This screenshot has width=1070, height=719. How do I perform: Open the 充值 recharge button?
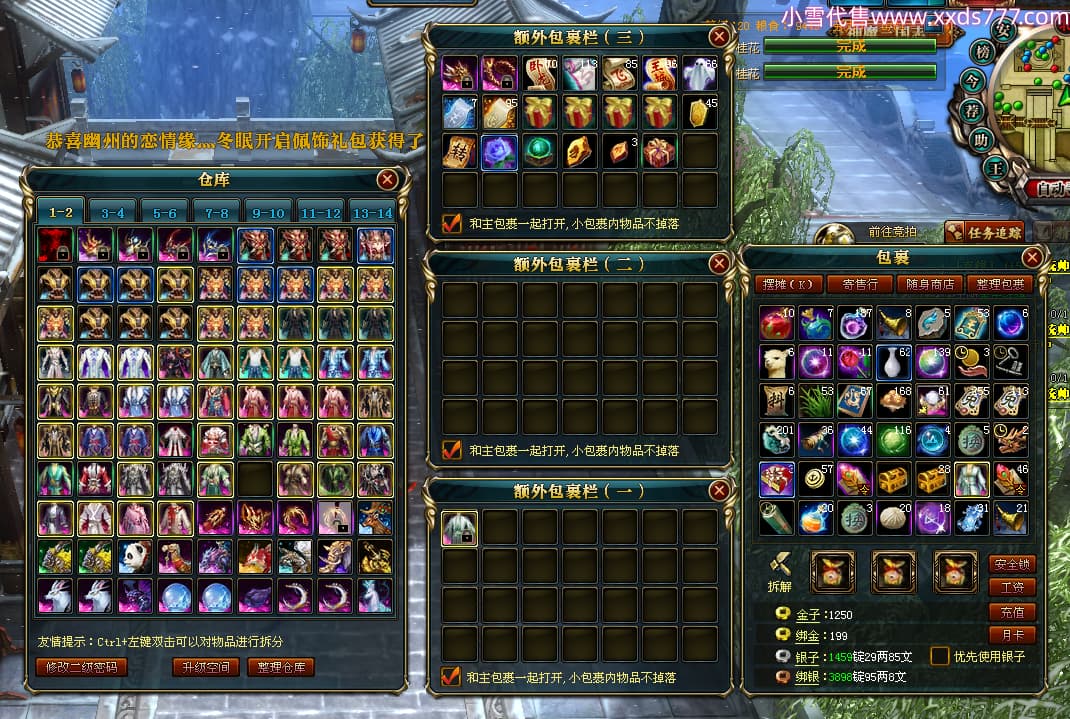point(1012,611)
